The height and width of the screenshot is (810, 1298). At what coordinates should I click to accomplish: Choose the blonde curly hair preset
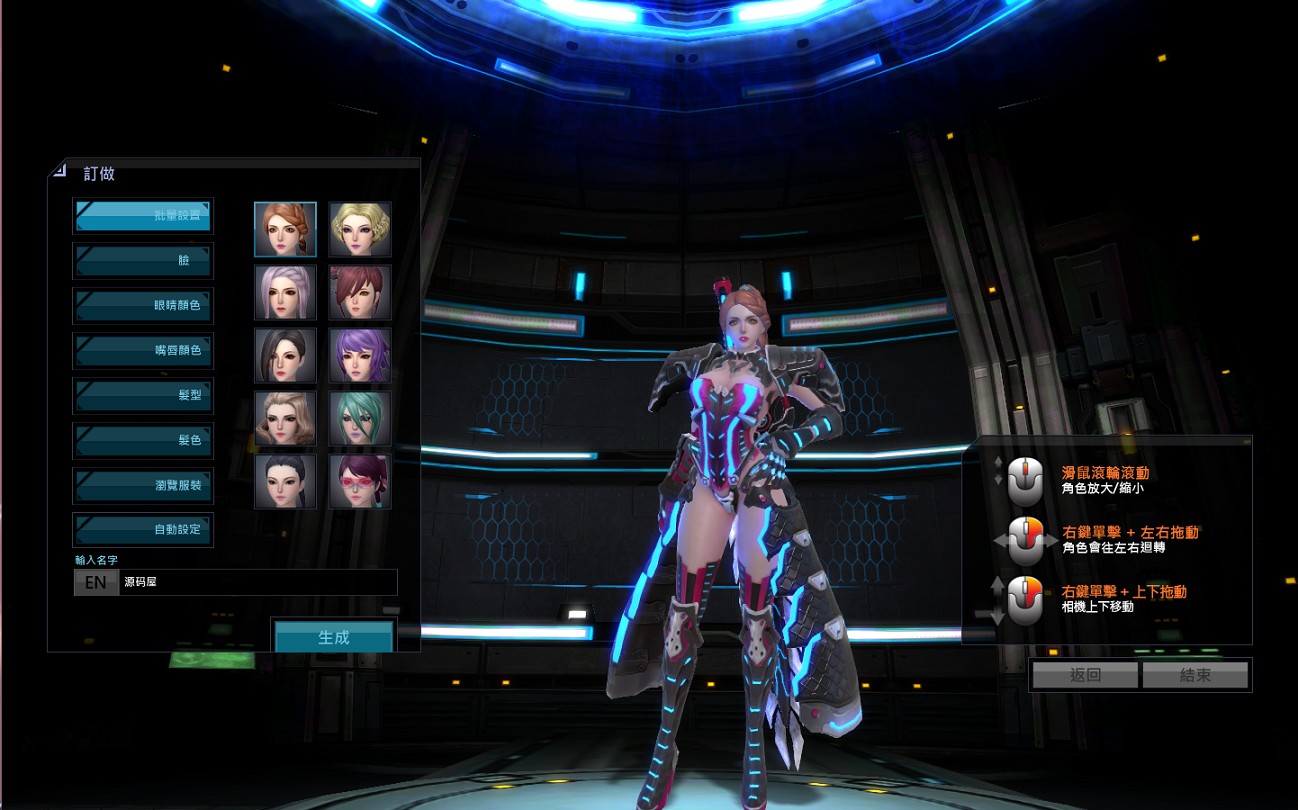coord(360,229)
